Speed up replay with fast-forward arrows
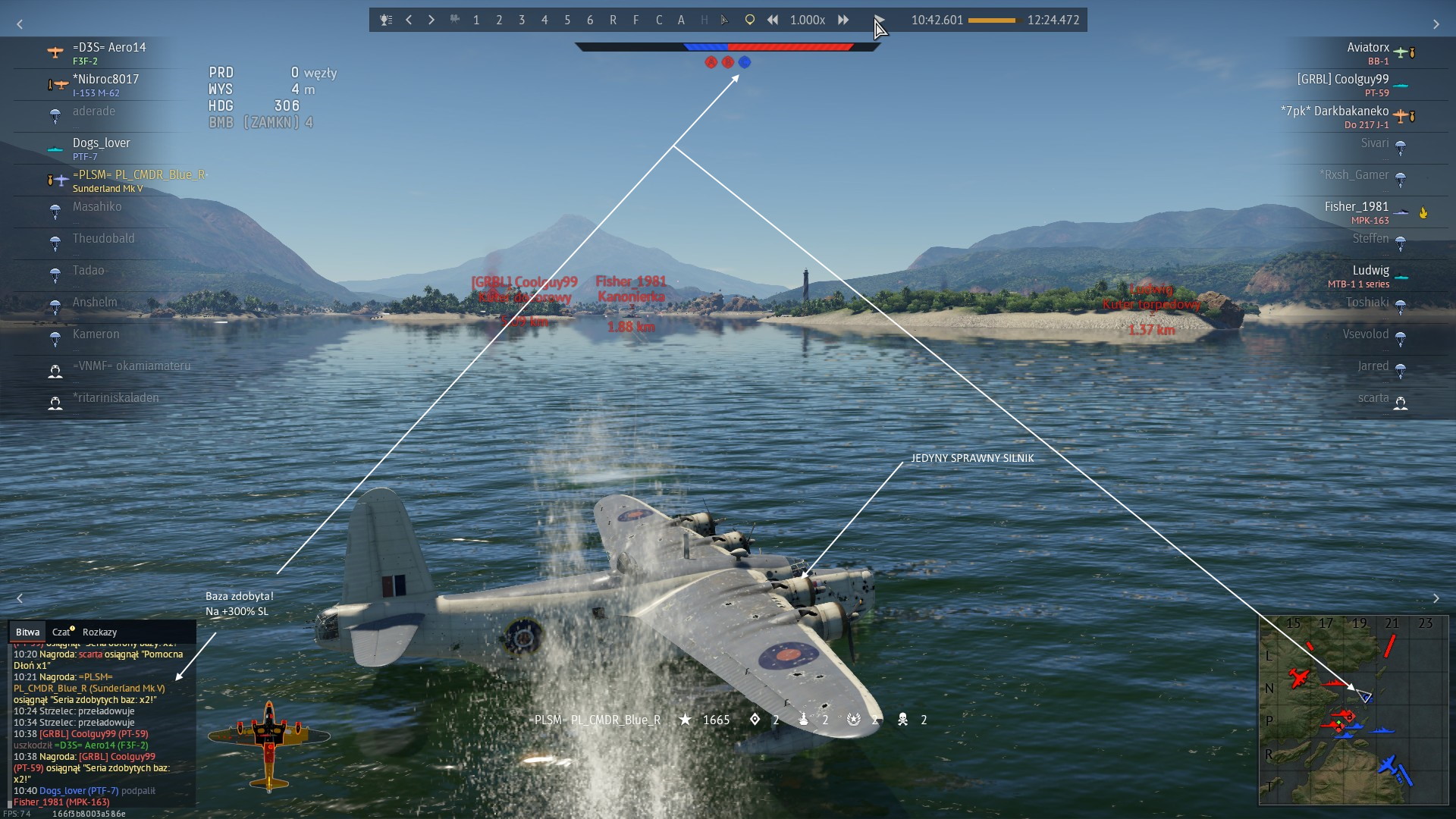 (843, 20)
